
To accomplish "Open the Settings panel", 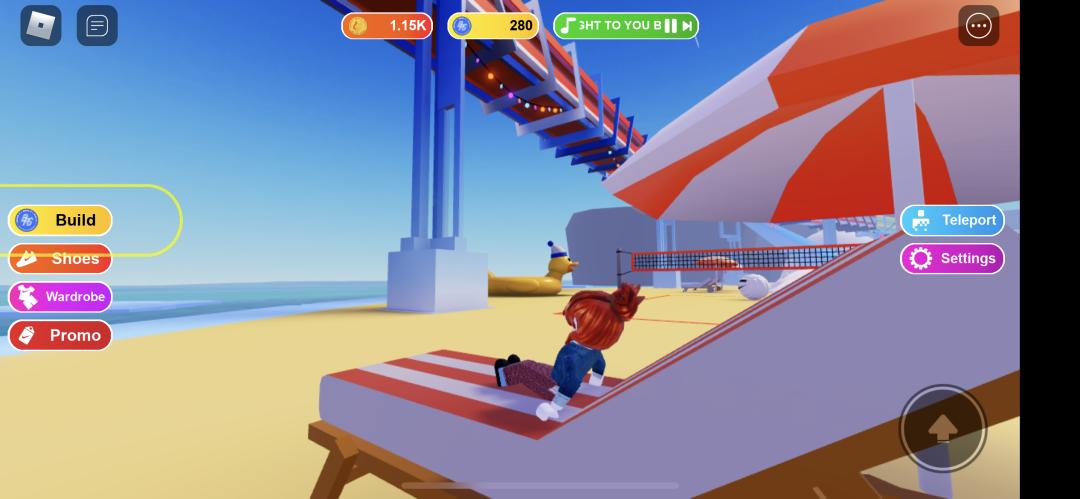I will point(952,259).
